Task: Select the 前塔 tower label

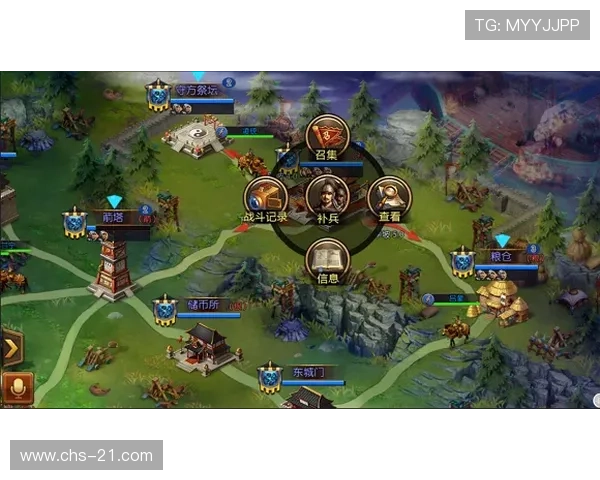Action: [x=115, y=217]
